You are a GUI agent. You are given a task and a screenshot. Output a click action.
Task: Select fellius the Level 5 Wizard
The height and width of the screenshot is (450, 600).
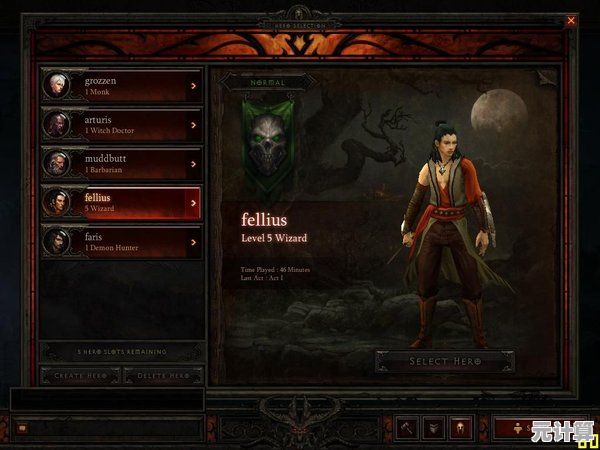tap(120, 202)
